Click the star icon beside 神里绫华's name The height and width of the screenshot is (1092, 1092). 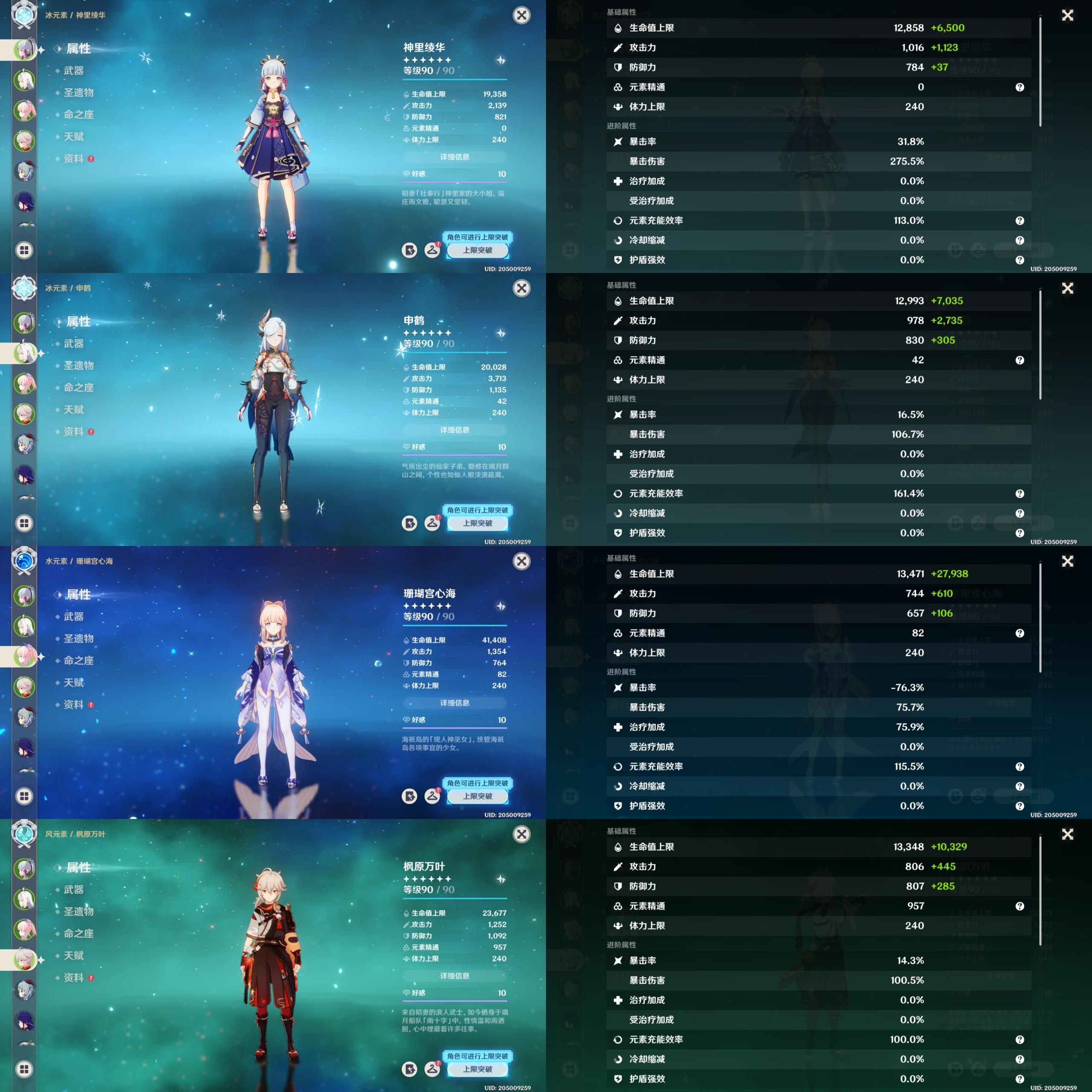[500, 61]
